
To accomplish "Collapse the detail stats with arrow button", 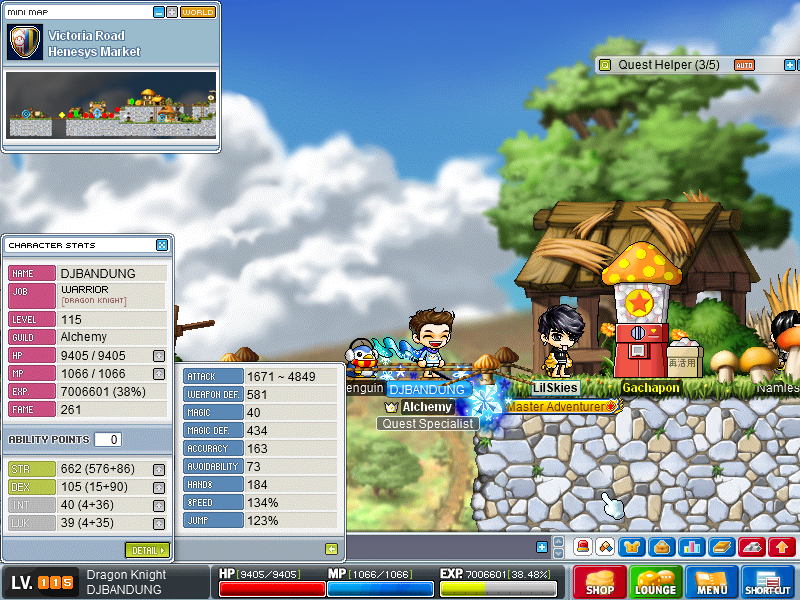I will pos(331,548).
